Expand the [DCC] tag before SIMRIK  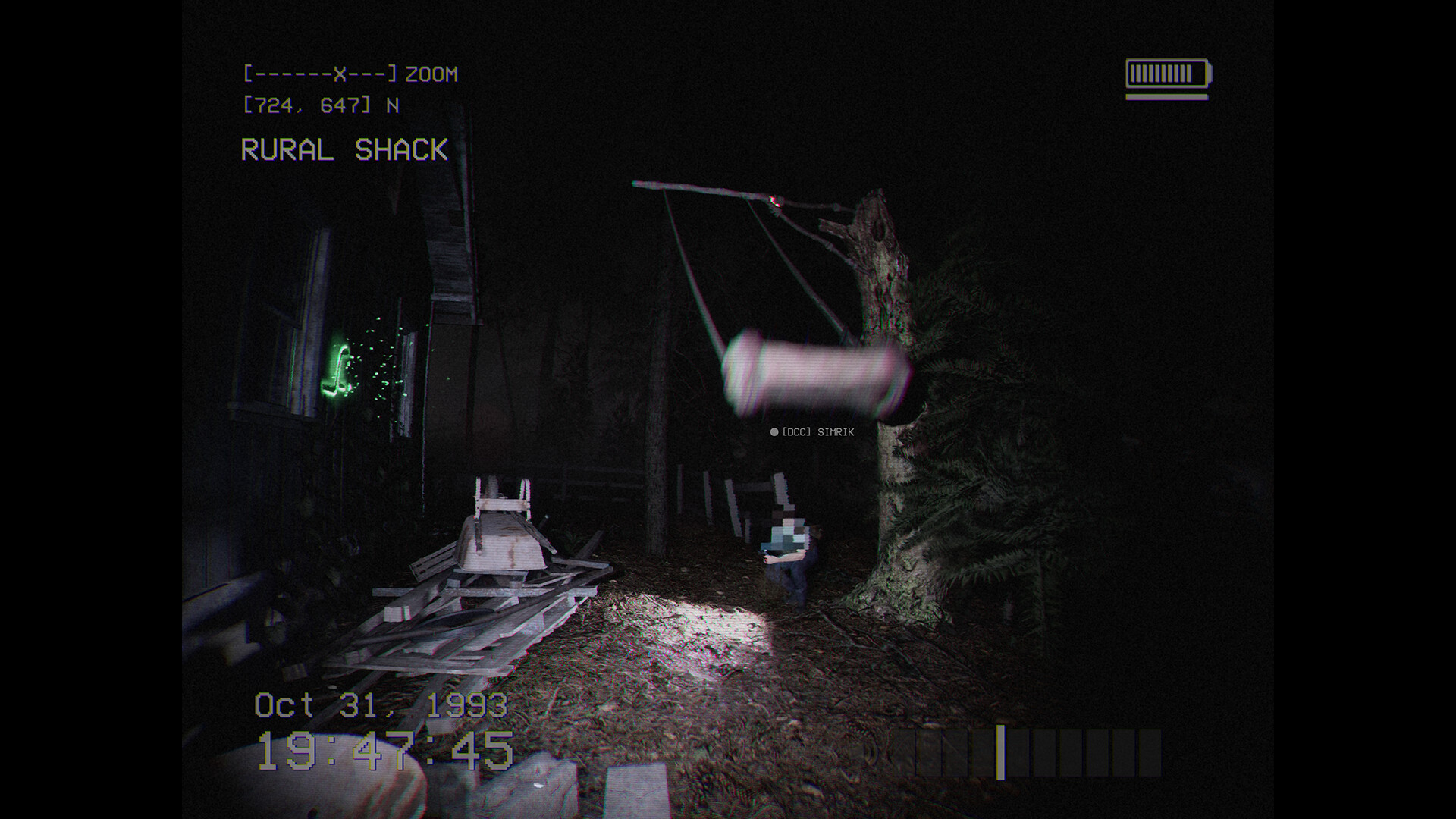[795, 433]
